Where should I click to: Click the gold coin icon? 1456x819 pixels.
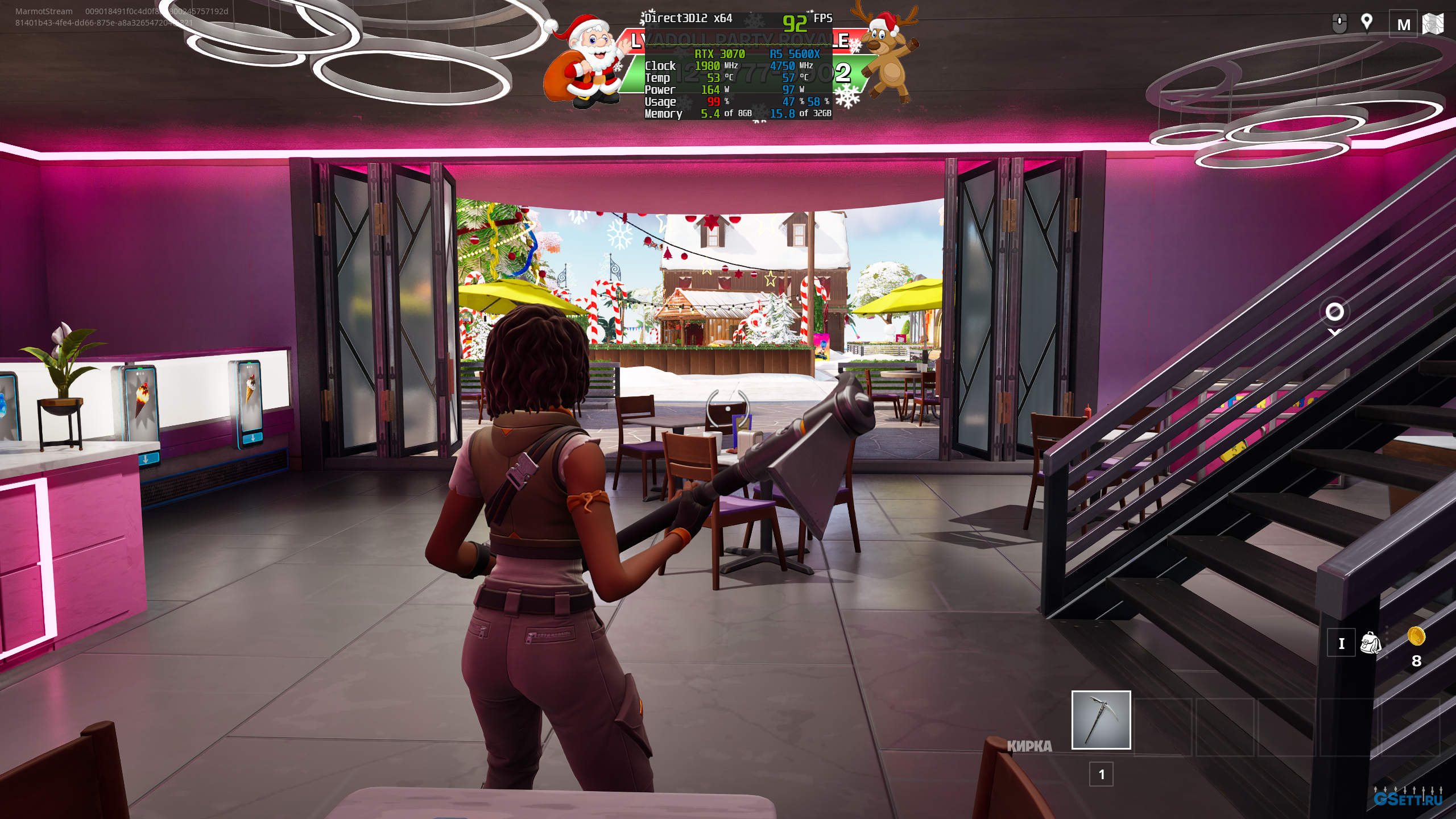click(1416, 636)
